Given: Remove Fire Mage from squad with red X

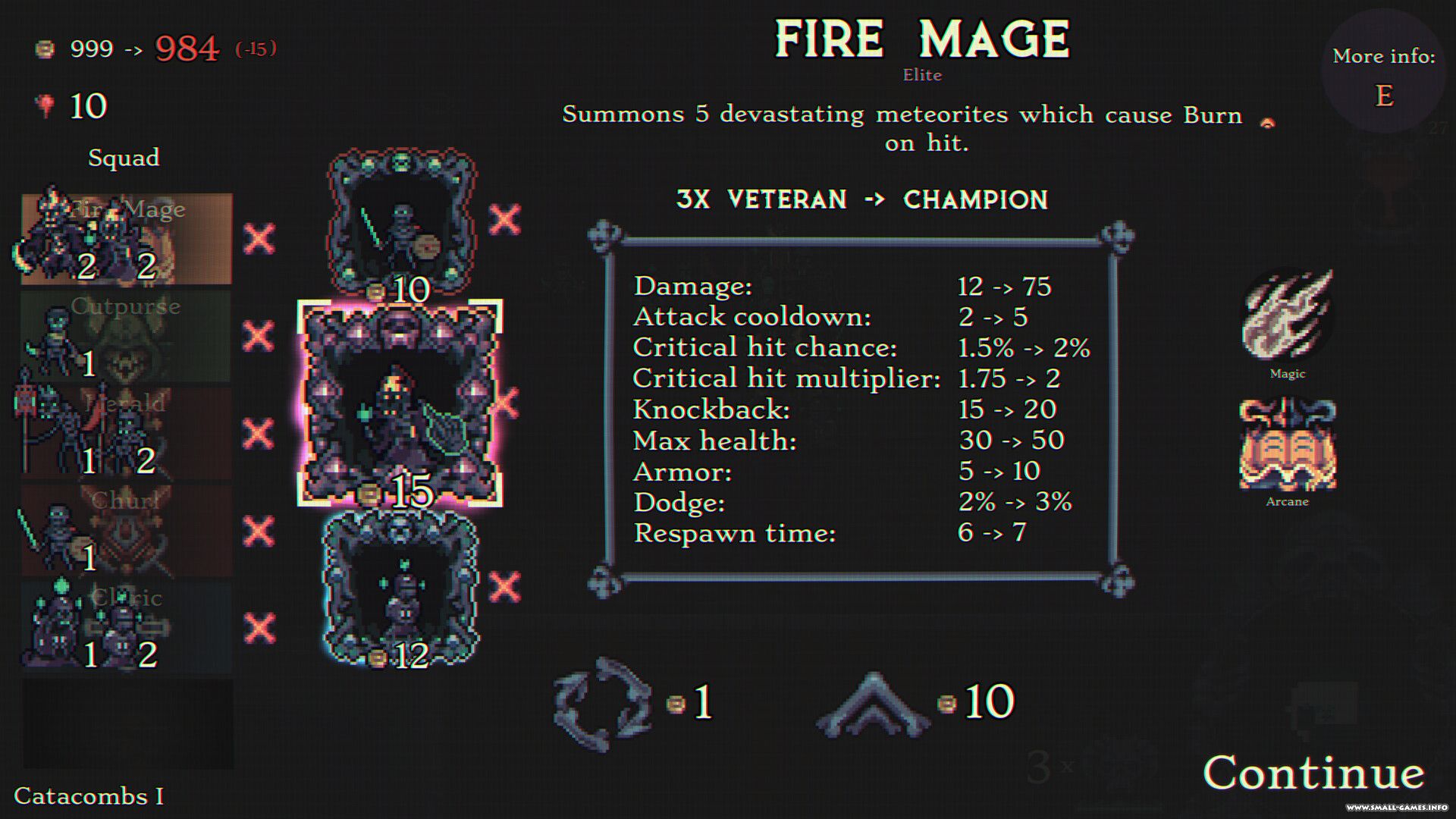Looking at the screenshot, I should (x=259, y=239).
